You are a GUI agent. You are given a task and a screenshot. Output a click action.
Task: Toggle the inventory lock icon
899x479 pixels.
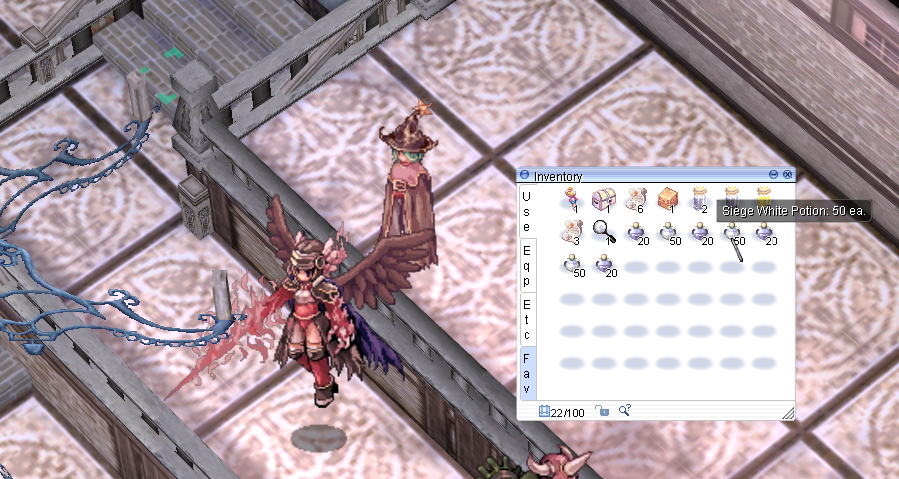click(602, 410)
